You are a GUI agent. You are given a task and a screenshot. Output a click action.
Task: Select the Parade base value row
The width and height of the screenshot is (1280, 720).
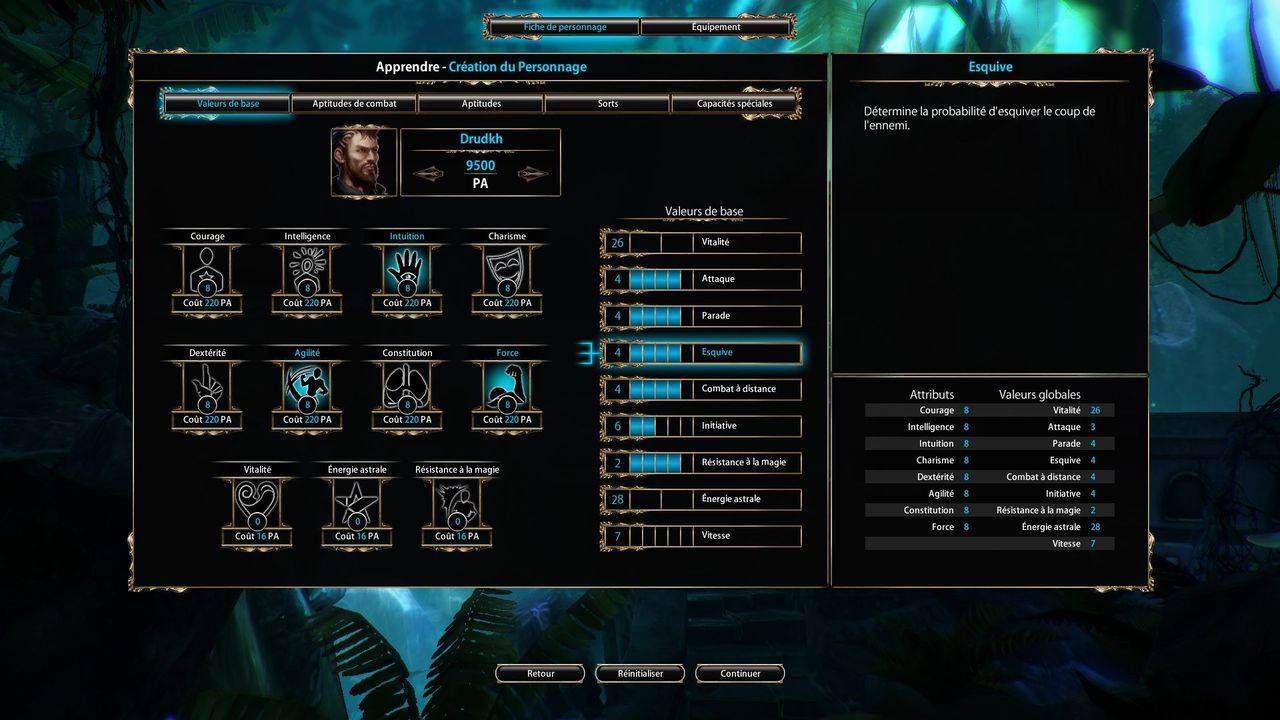(x=701, y=316)
